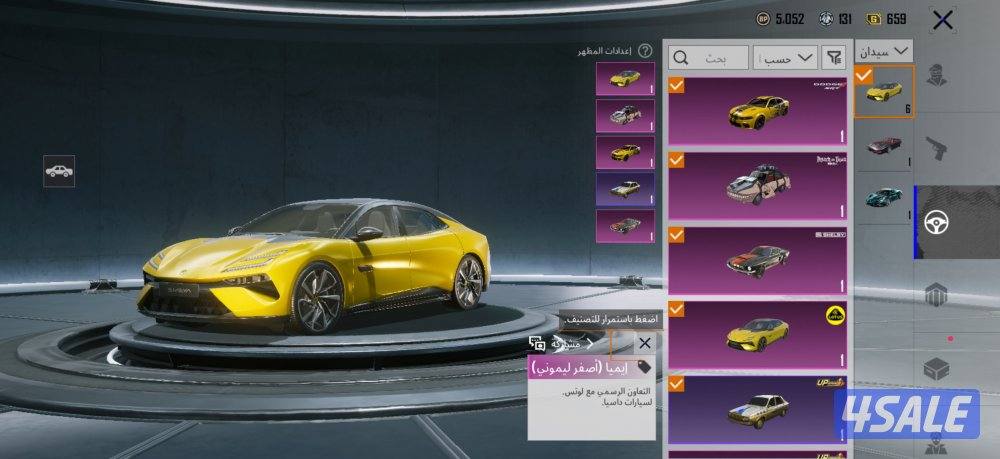Screen dimensions: 1000x459
Task: Select the teal sports car vehicle
Action: [884, 197]
